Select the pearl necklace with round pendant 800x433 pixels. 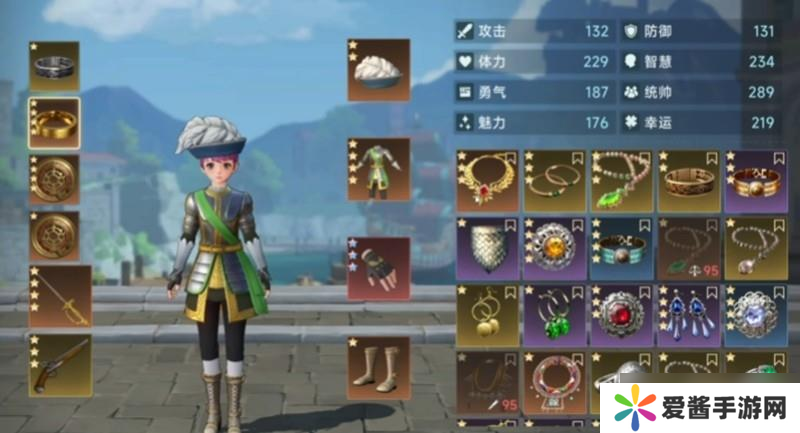[x=755, y=246]
